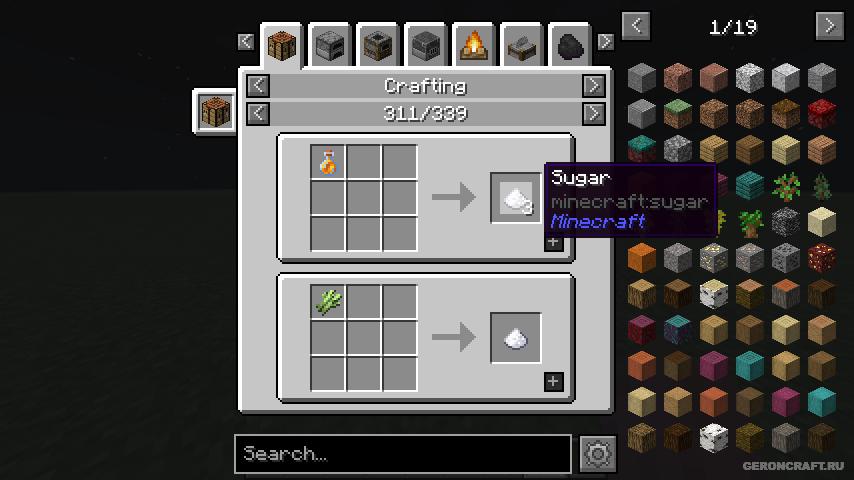Screen dimensions: 854x480
Task: Go to the previous item list page
Action: pos(637,26)
